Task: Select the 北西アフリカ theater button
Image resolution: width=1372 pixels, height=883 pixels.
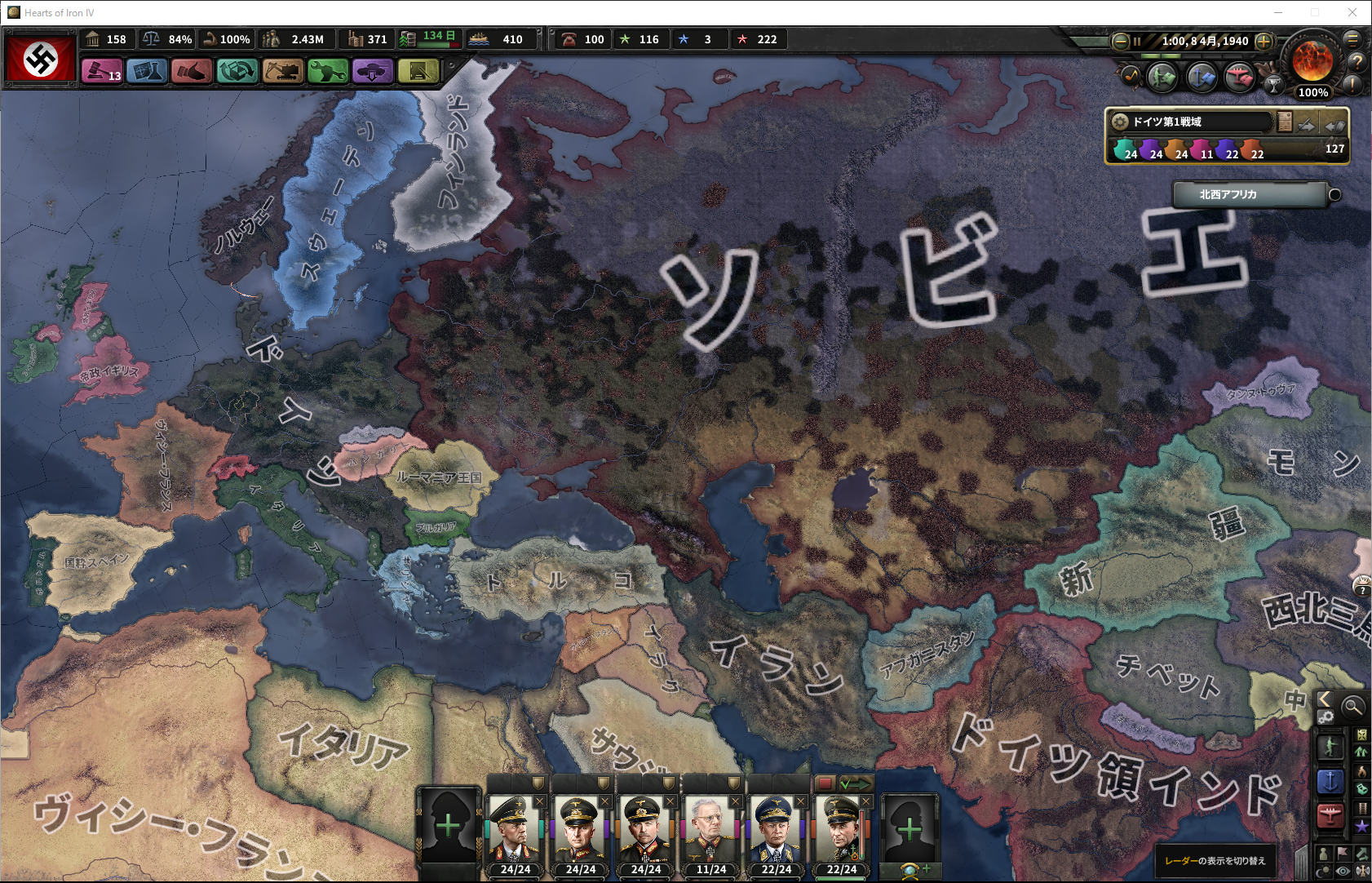Action: coord(1249,195)
